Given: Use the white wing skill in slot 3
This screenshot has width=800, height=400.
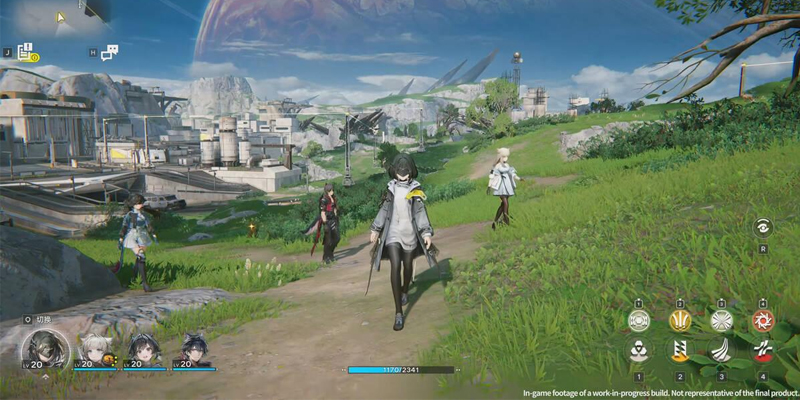Looking at the screenshot, I should click(x=721, y=351).
